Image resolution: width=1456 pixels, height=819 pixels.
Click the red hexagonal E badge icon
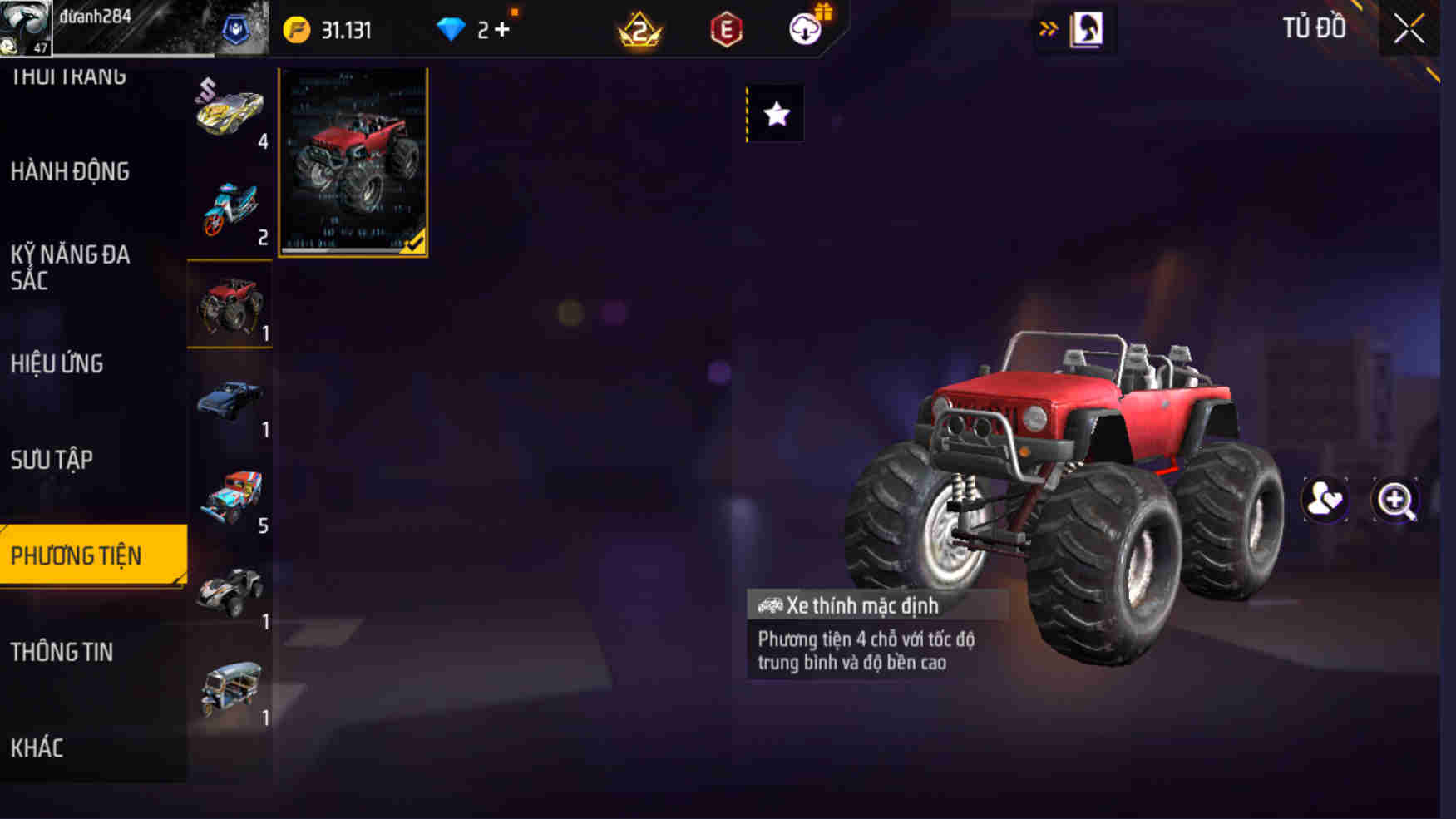[x=725, y=29]
